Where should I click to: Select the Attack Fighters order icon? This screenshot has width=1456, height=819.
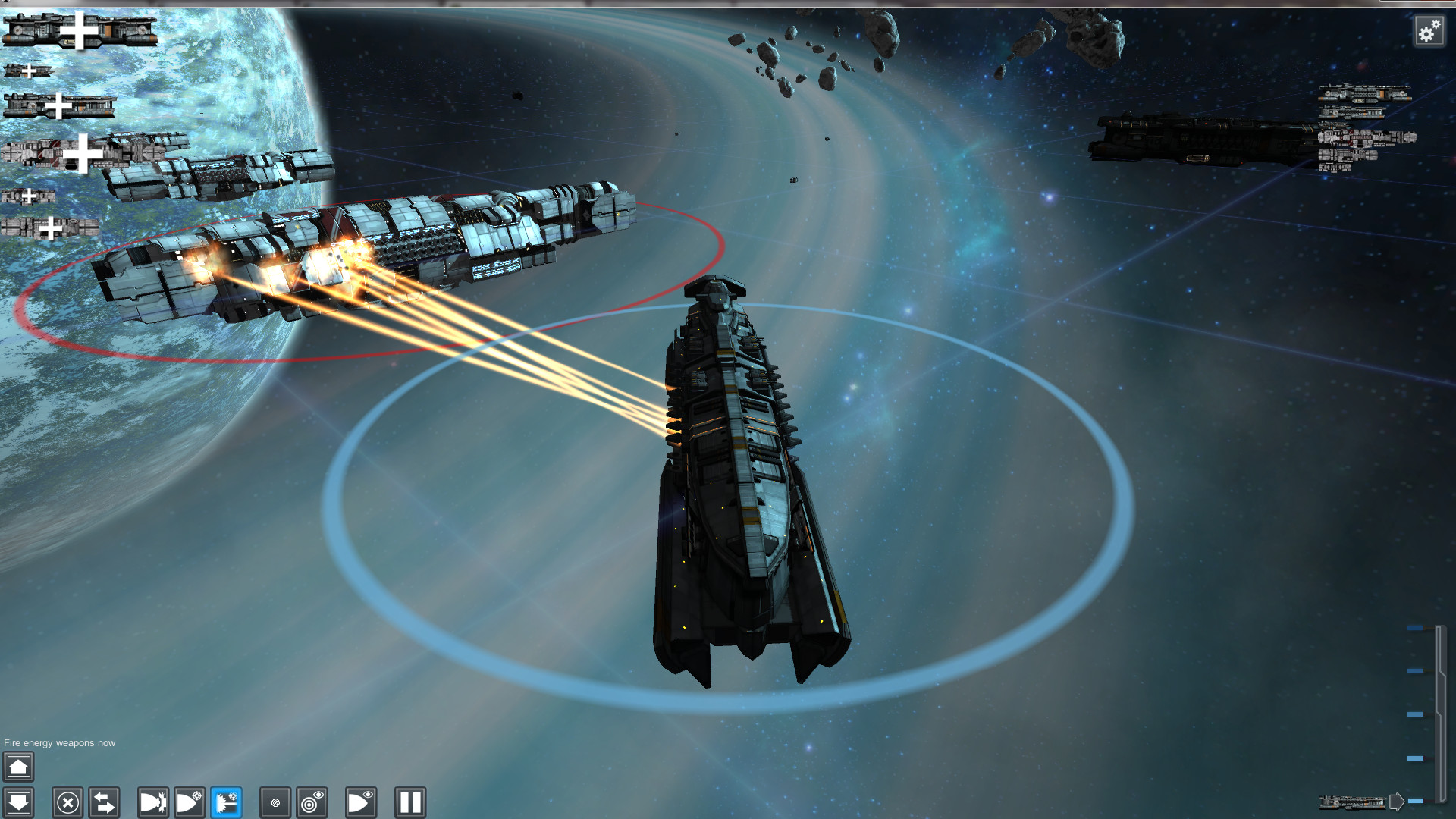(152, 802)
